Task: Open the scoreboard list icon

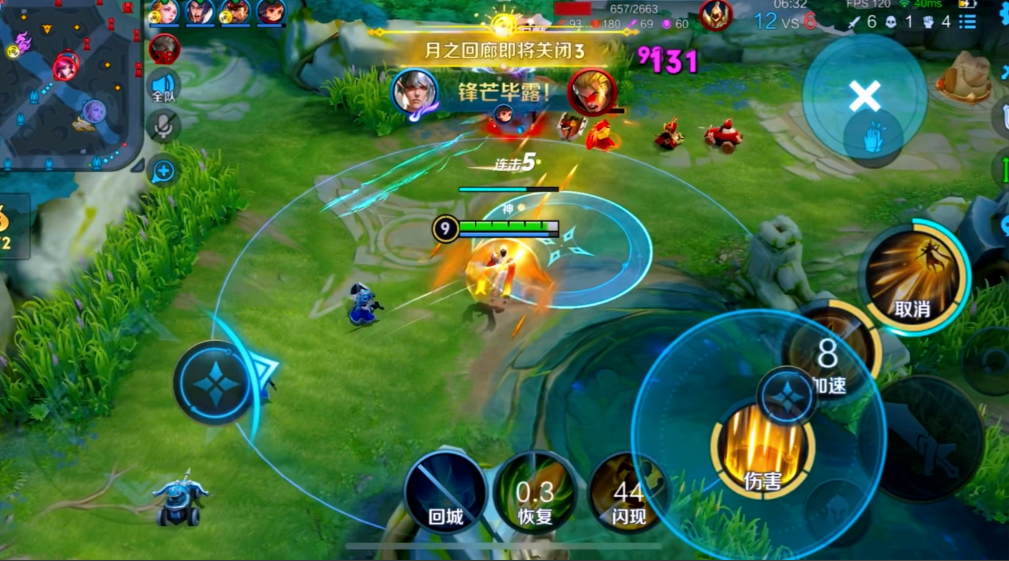Action: pyautogui.click(x=968, y=21)
